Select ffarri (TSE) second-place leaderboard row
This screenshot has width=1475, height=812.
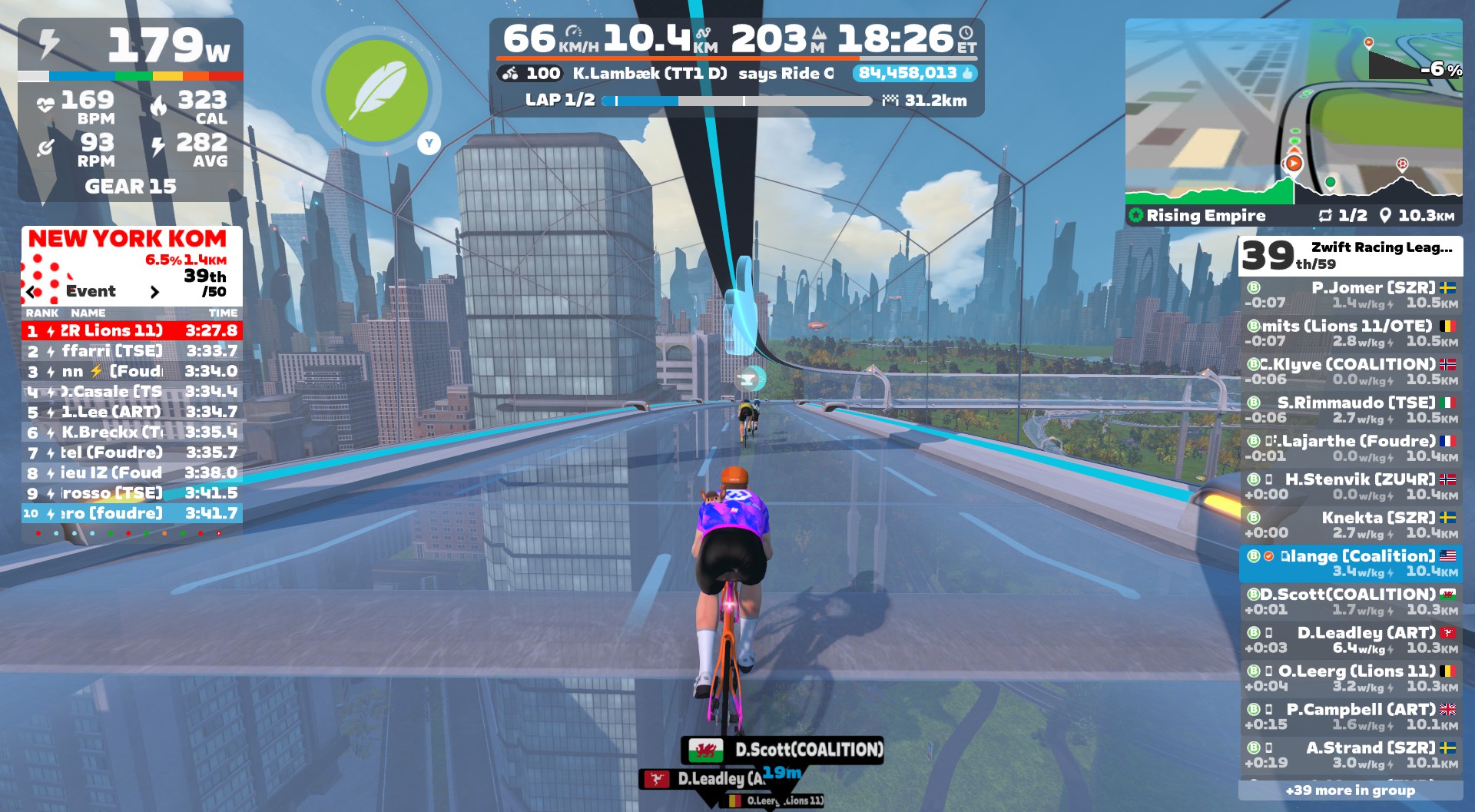point(132,351)
